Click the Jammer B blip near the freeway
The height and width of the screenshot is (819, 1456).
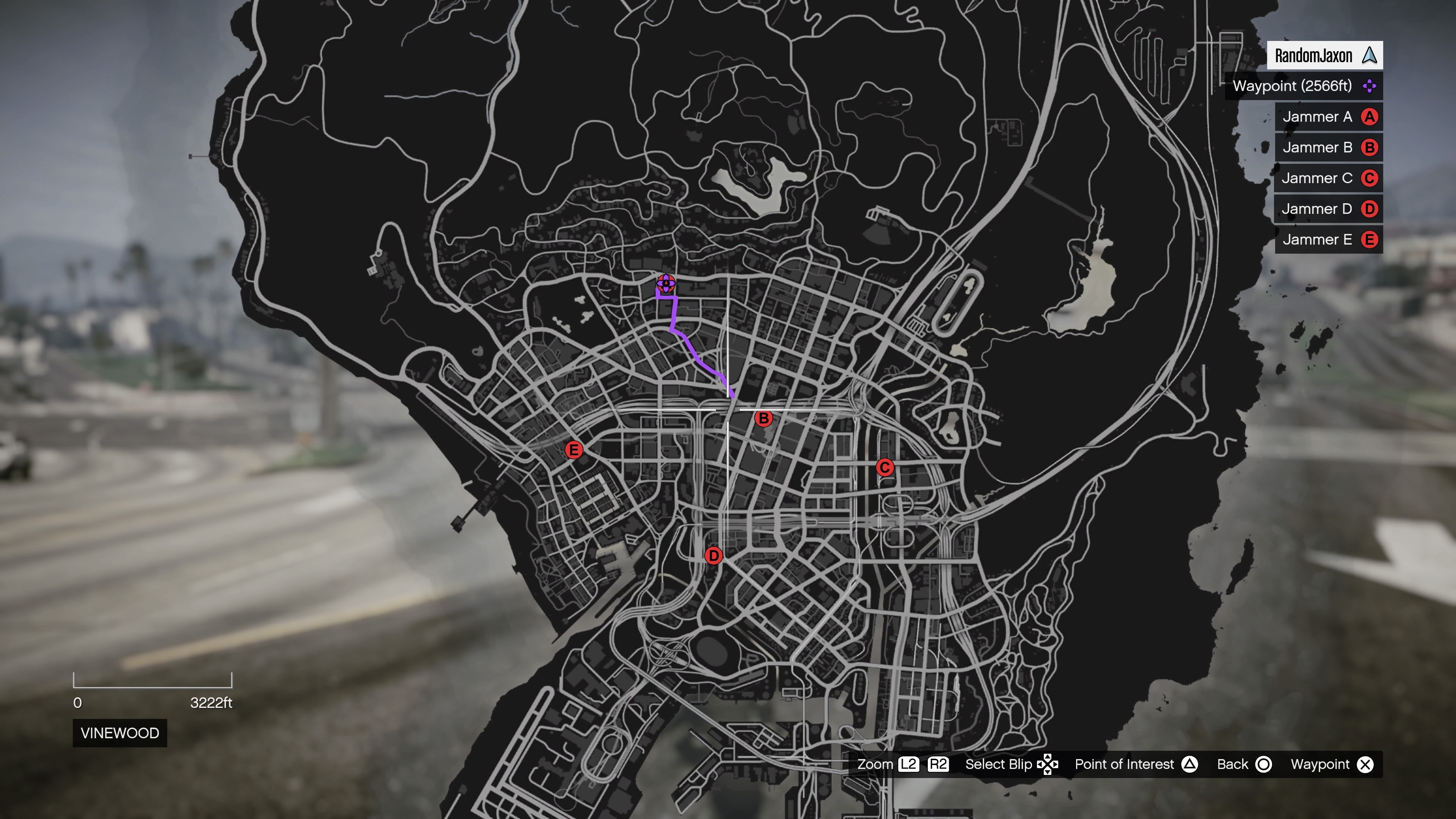pos(764,418)
